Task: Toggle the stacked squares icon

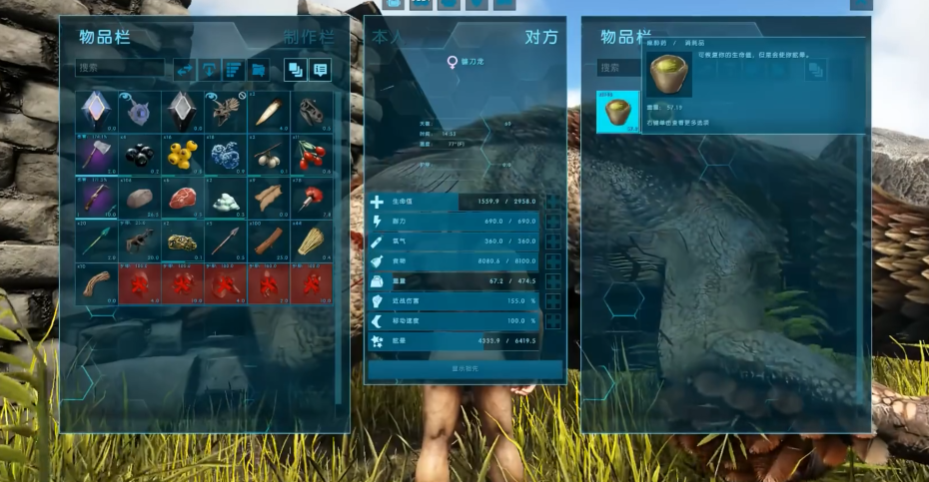Action: (295, 69)
